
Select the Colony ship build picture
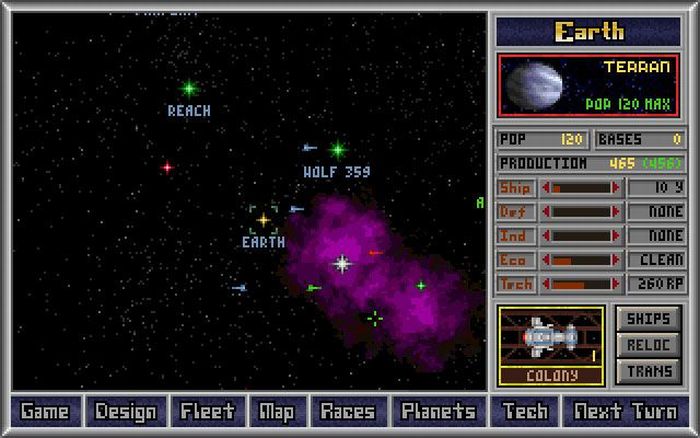(552, 339)
